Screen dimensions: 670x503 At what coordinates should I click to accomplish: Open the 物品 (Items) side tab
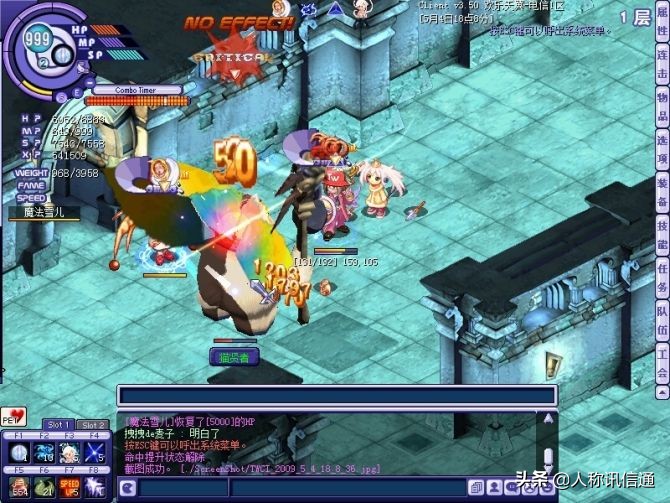click(661, 107)
